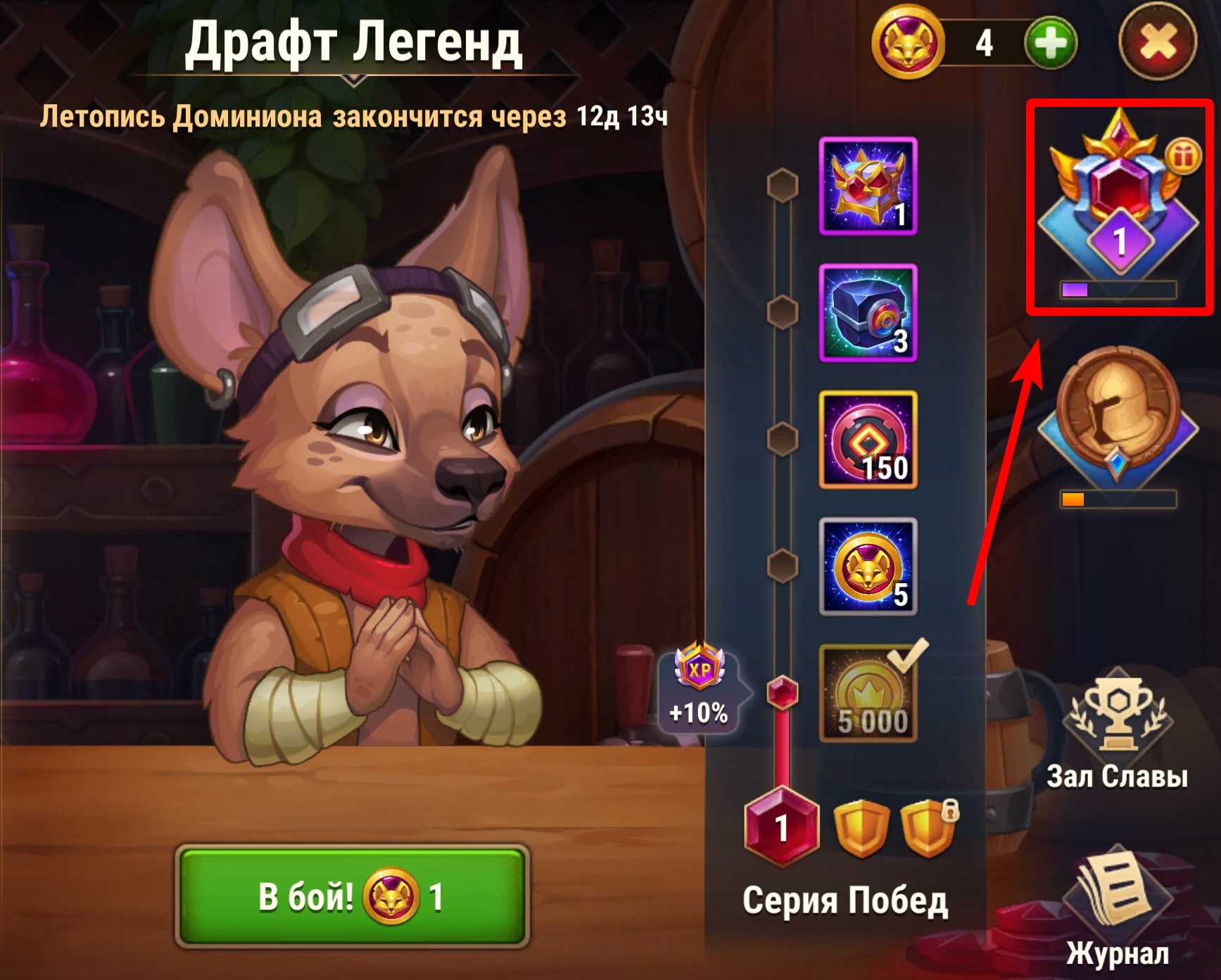This screenshot has width=1221, height=980.
Task: Inspect the 5 fox coin reward
Action: [868, 567]
